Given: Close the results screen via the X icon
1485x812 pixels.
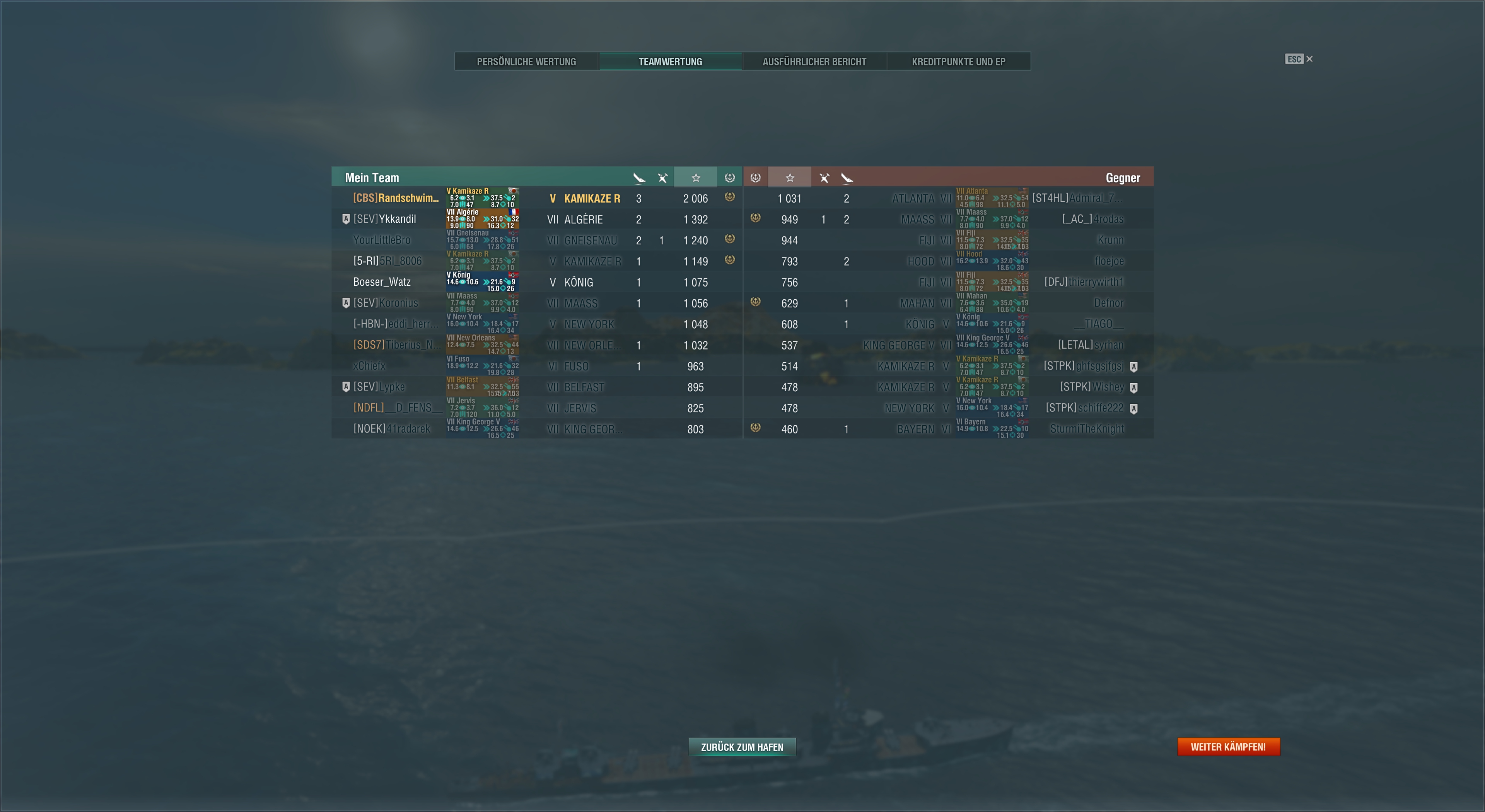Looking at the screenshot, I should click(x=1309, y=59).
